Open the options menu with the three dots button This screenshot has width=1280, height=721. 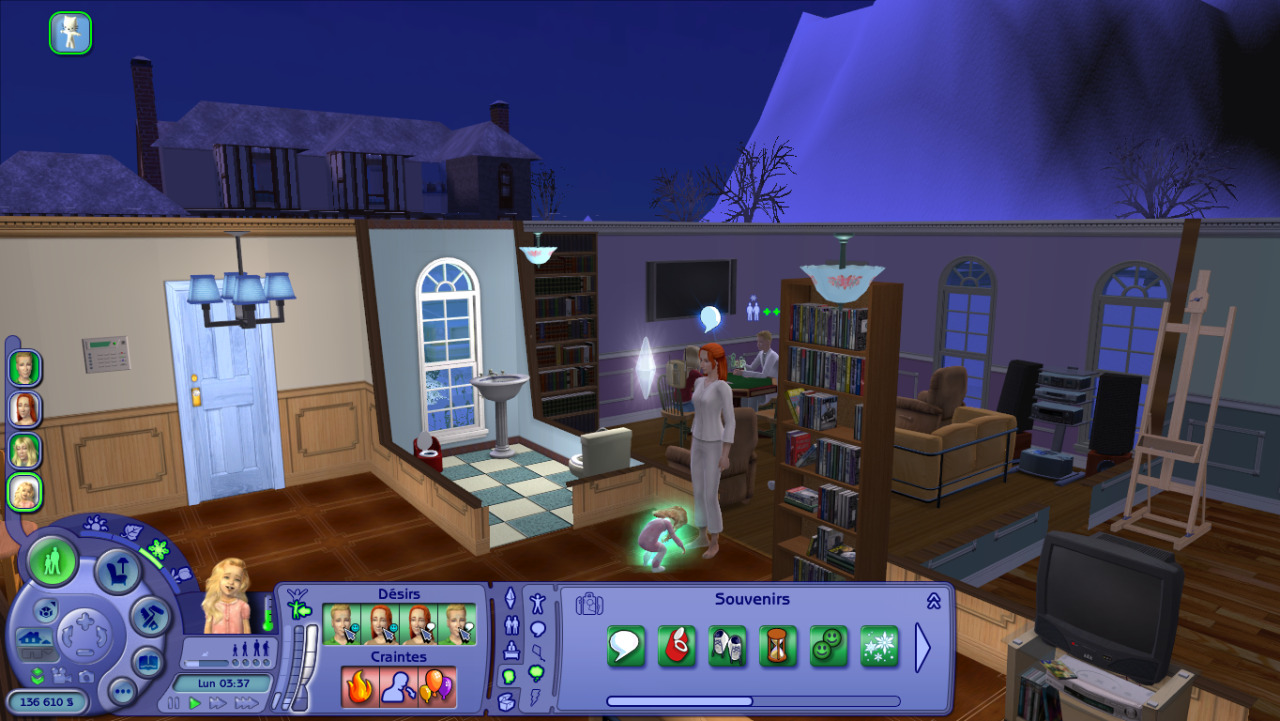(x=122, y=690)
